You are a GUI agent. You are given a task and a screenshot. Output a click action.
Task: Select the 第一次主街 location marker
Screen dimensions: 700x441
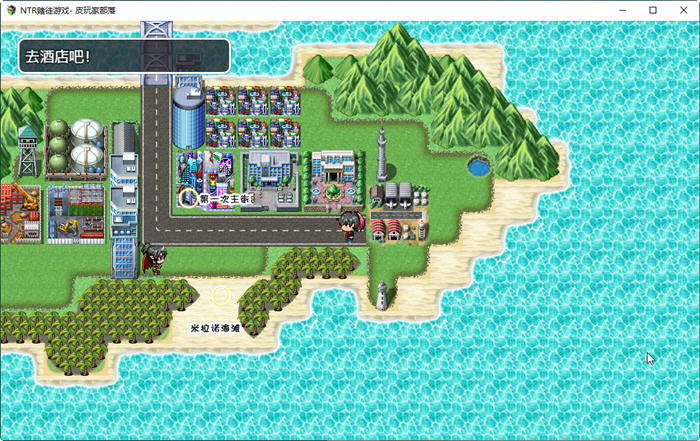(187, 198)
